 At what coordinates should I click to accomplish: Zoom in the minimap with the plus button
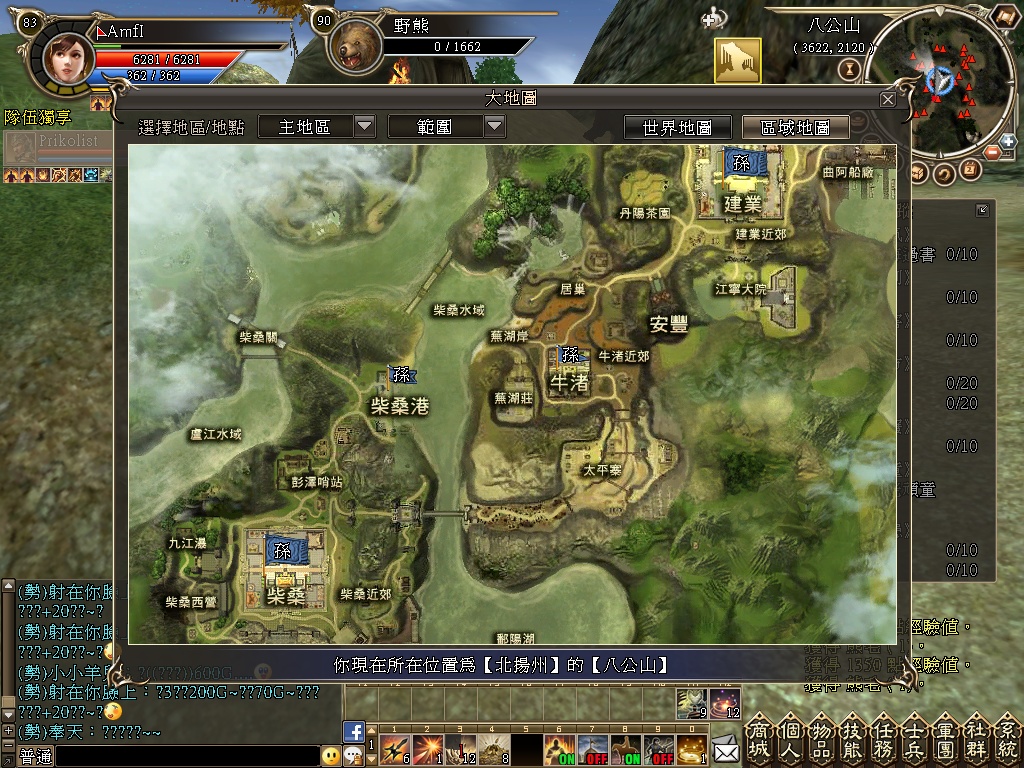1007,142
